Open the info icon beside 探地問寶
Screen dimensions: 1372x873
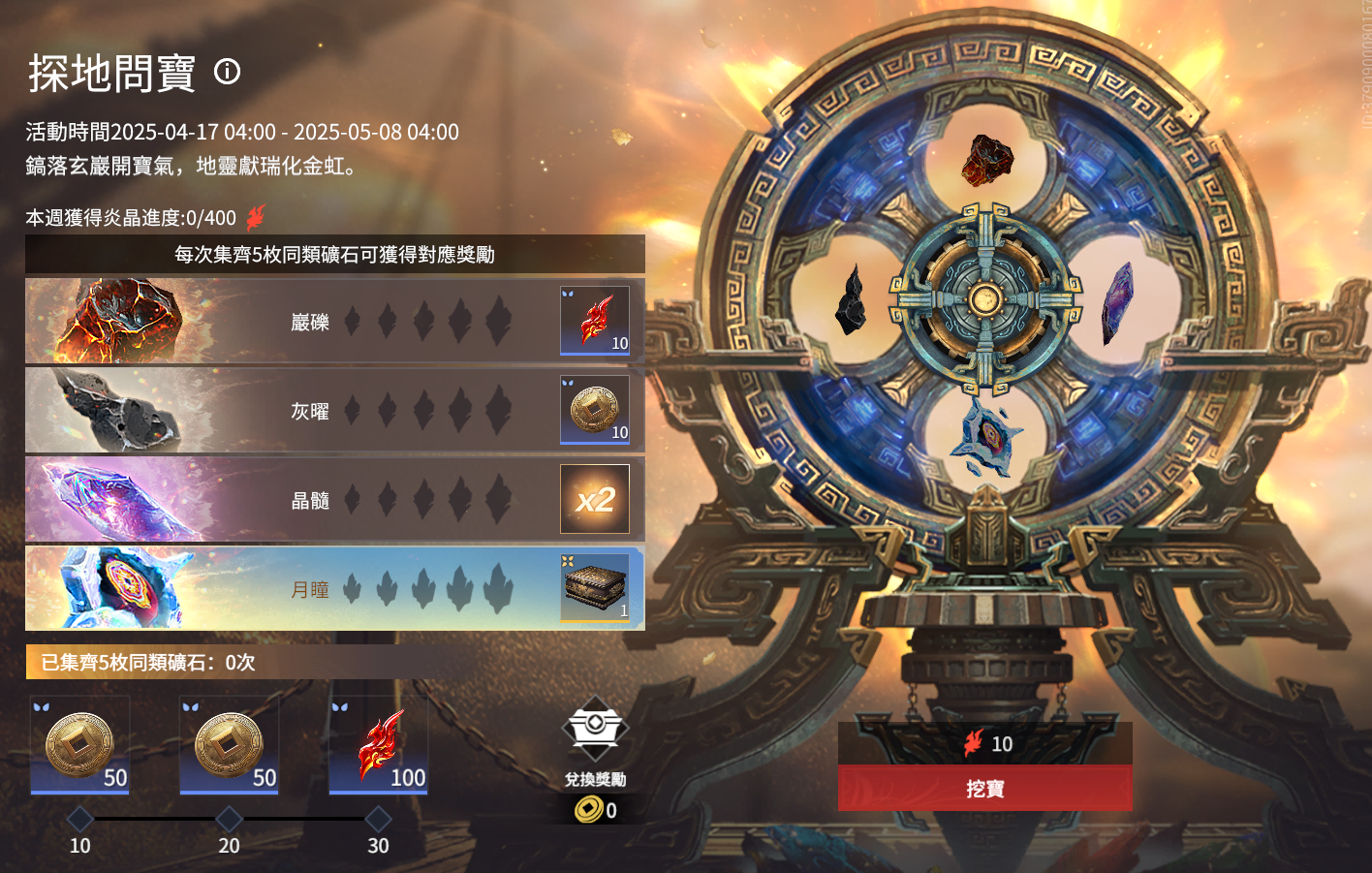228,72
